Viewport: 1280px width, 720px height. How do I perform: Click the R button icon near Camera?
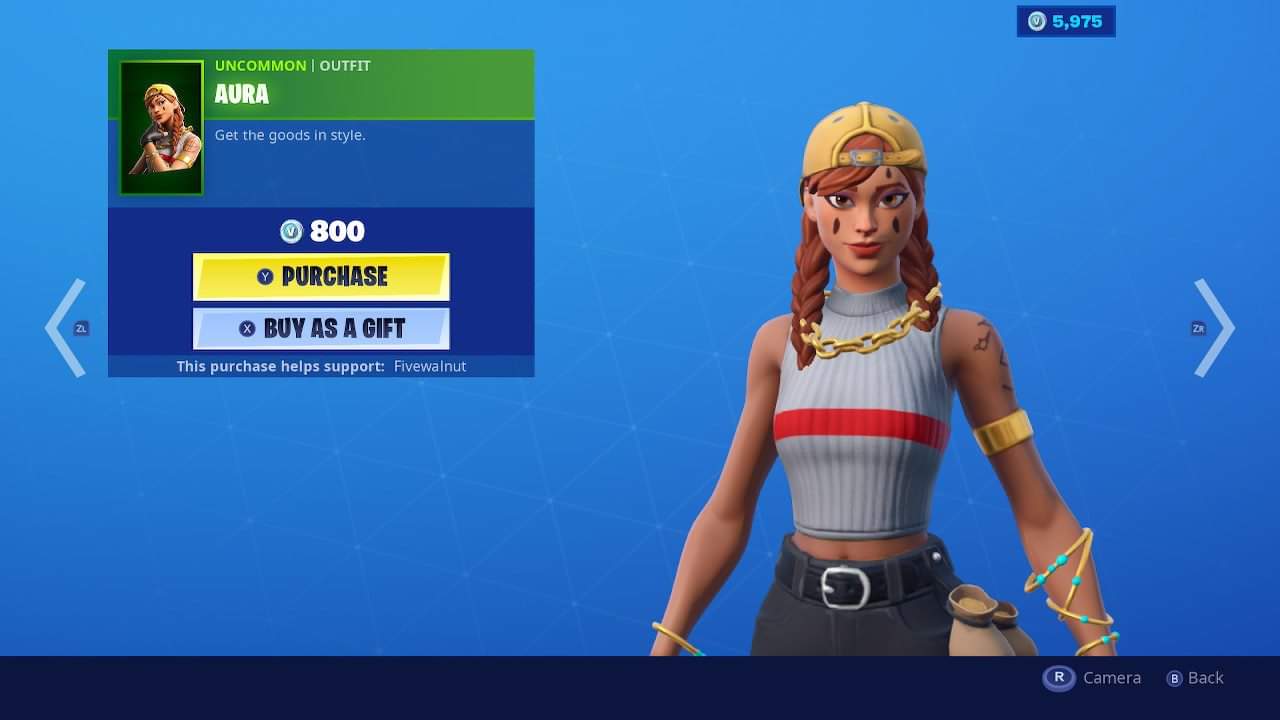tap(1058, 678)
